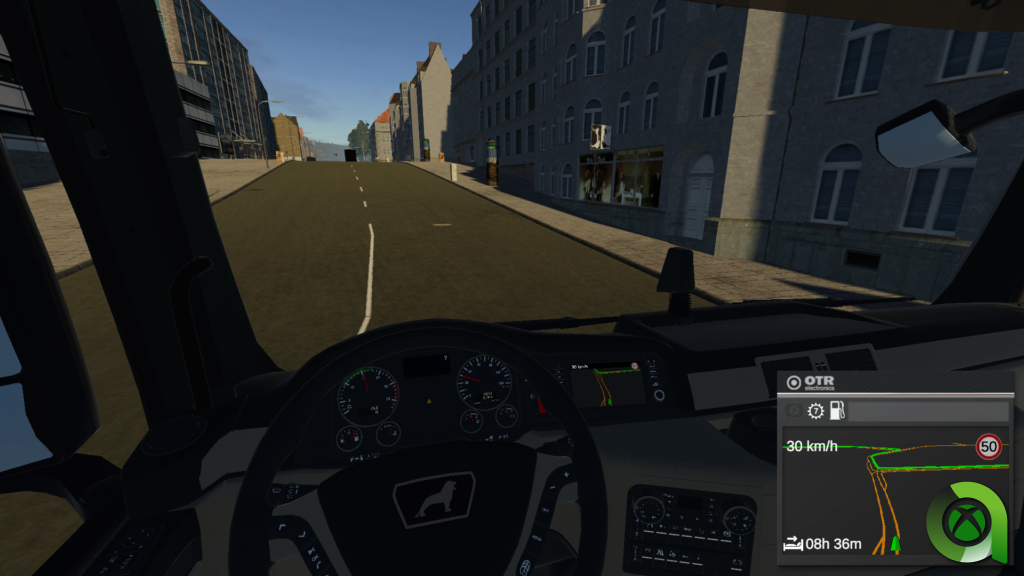Click the 50 speed limit sign
Screen dimensions: 1024x576
pyautogui.click(x=989, y=446)
